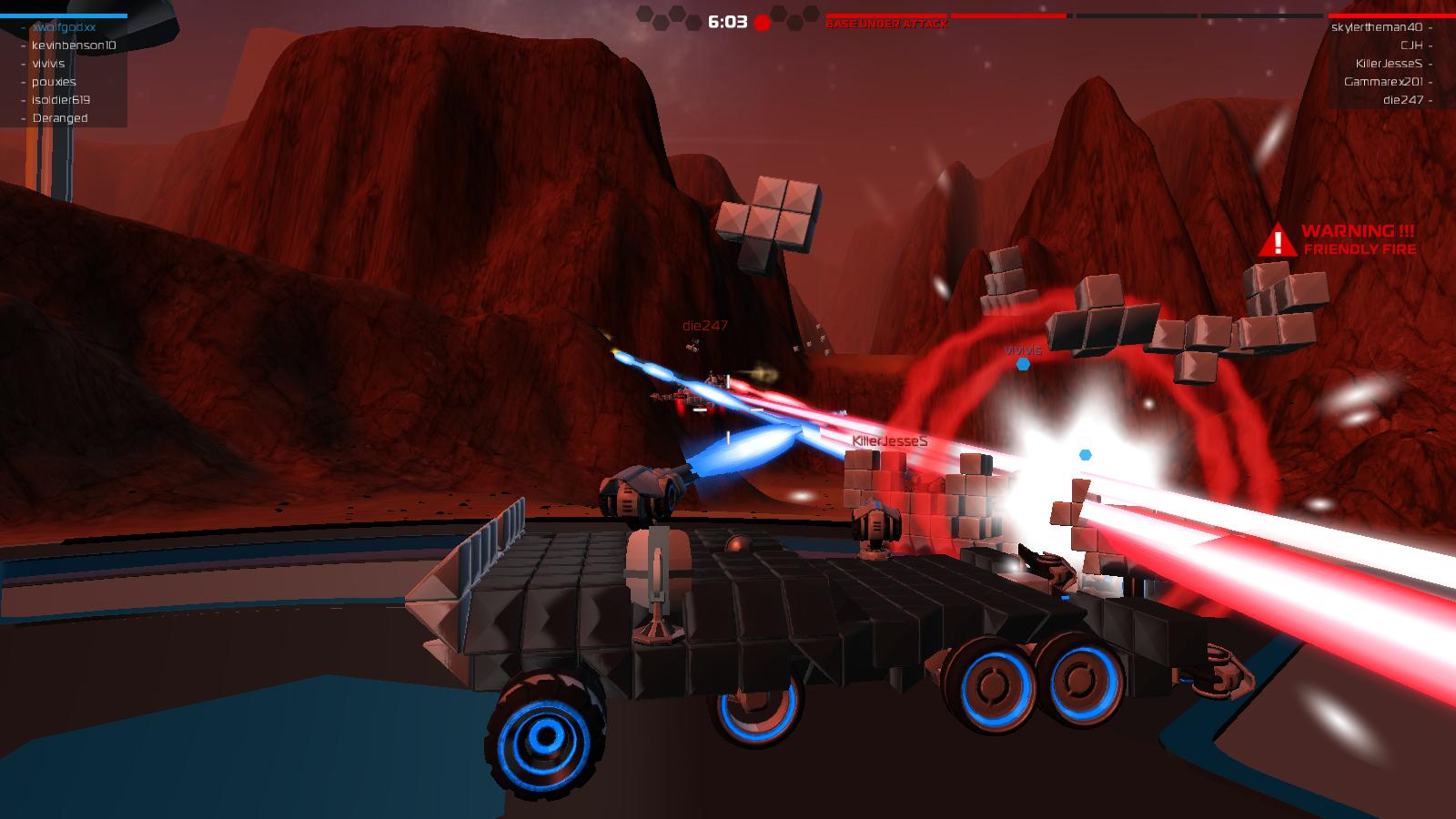Image resolution: width=1456 pixels, height=819 pixels.
Task: Select the match timer showing 6:03
Action: [x=726, y=20]
